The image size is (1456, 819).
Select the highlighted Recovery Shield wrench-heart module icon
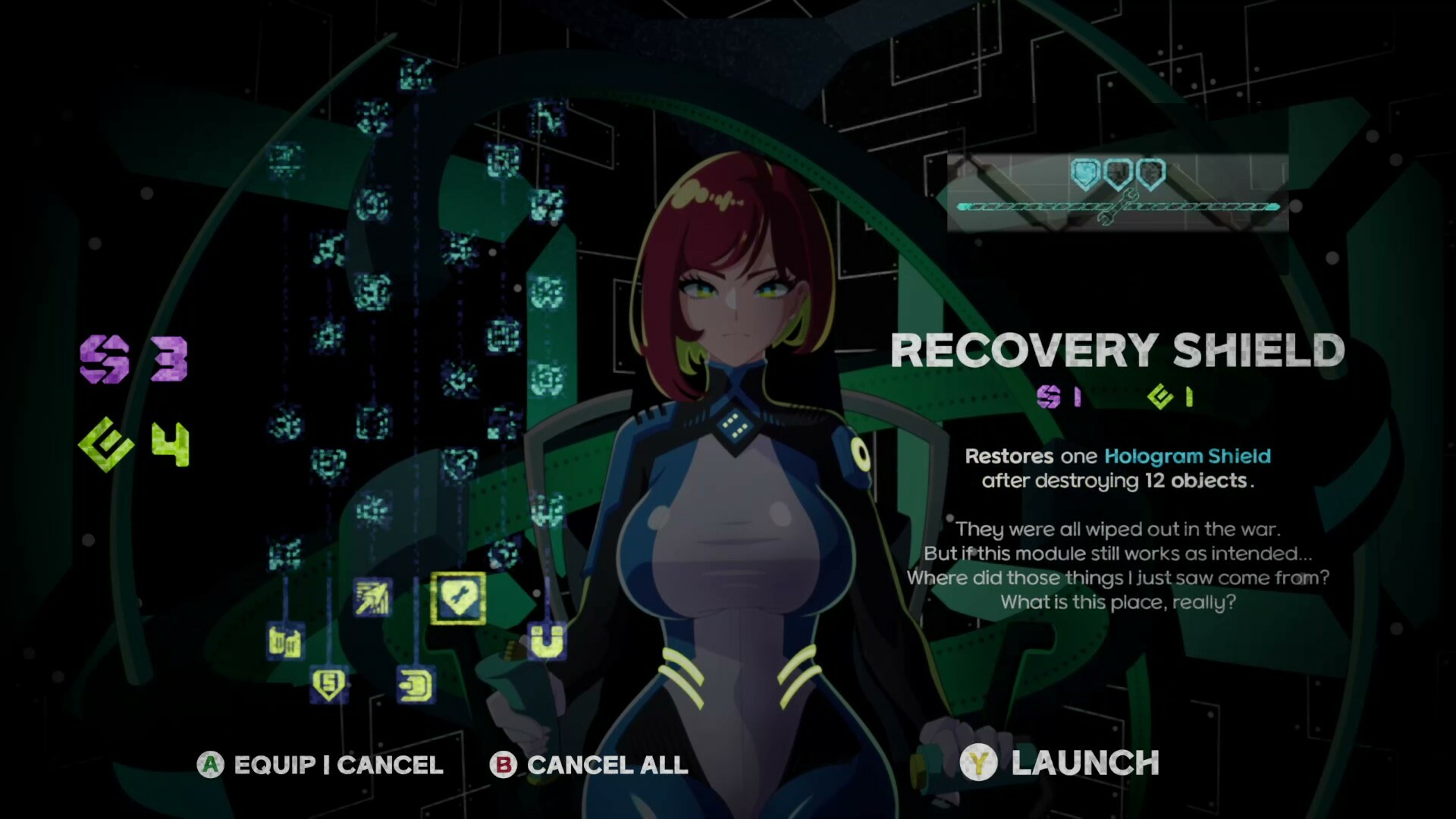(457, 598)
